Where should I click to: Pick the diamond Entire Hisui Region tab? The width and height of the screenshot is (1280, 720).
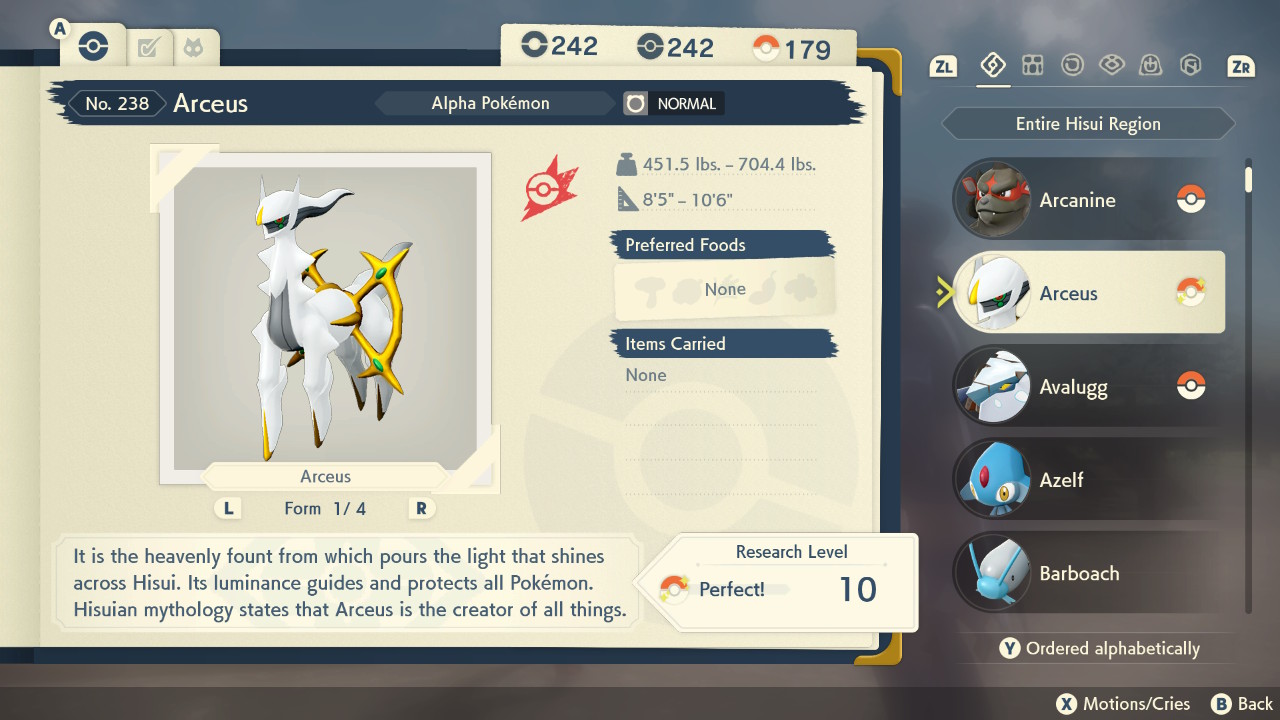point(993,66)
